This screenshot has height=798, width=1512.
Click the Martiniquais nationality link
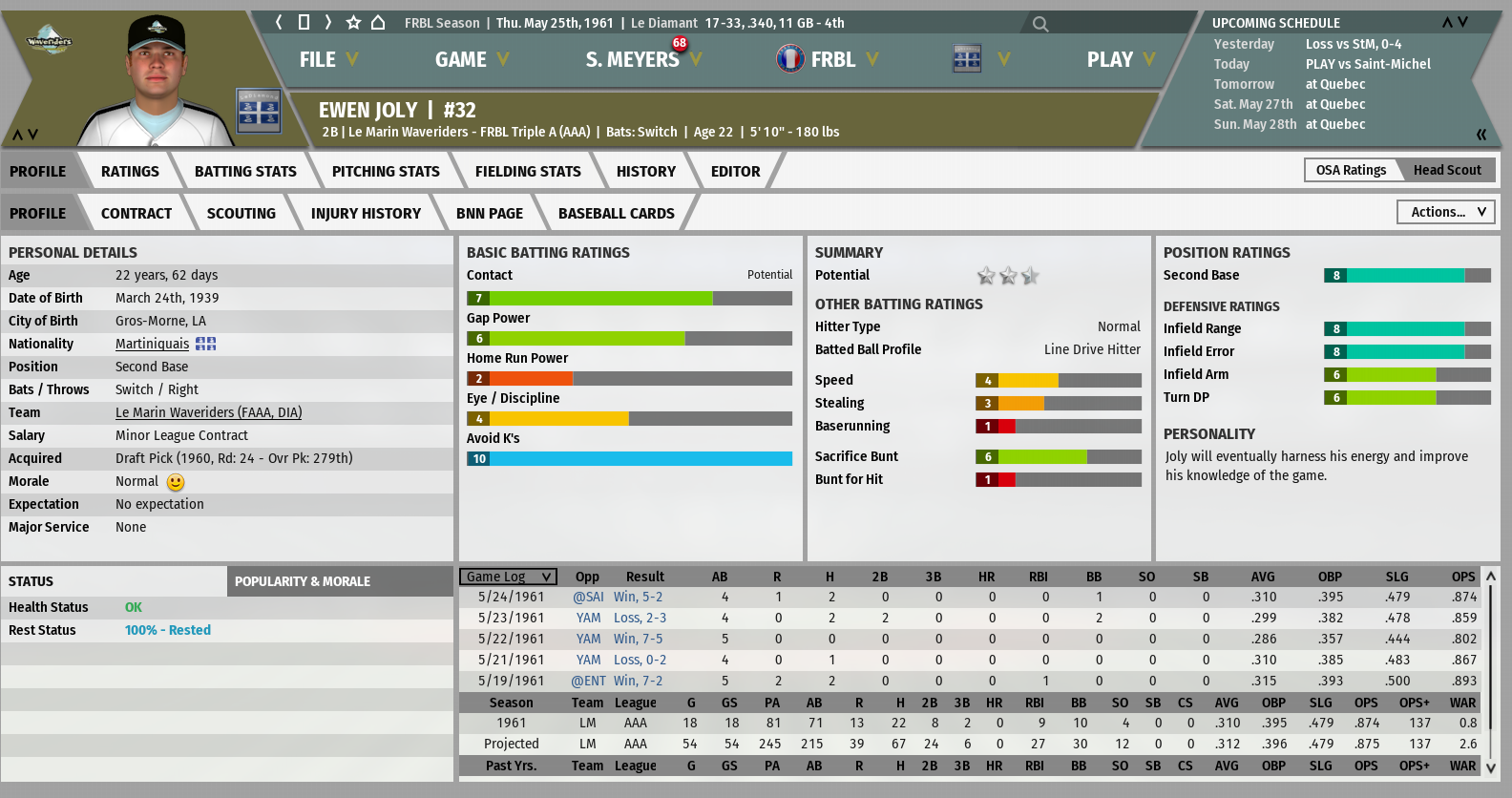152,344
